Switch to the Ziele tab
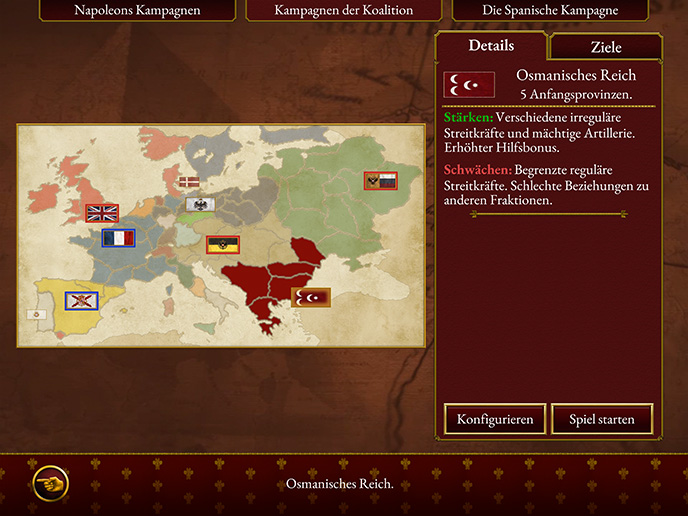Screen dimensions: 688x516 tap(605, 47)
